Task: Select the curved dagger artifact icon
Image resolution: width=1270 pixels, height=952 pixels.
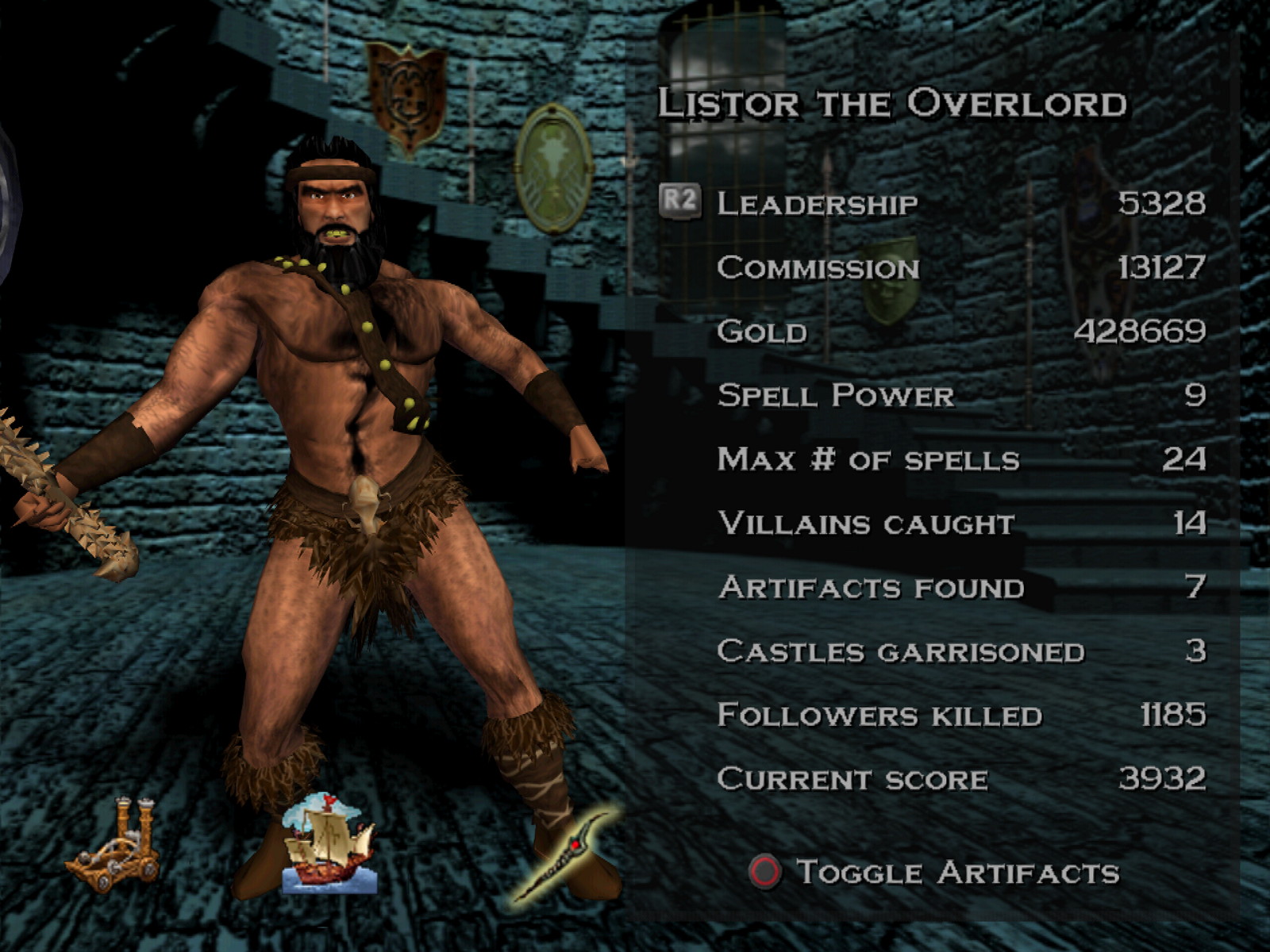Action: coord(564,856)
